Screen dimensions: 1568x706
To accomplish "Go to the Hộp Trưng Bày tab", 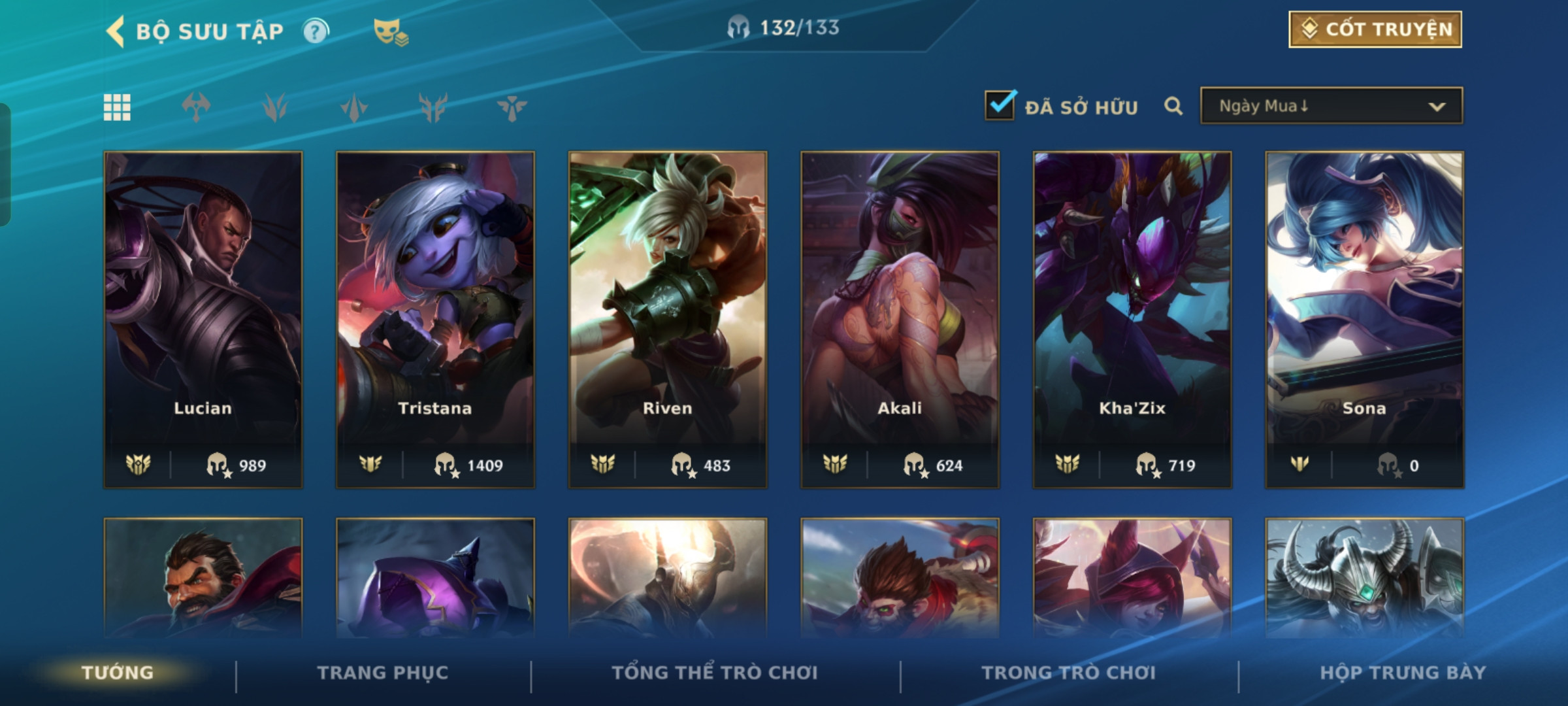I will pyautogui.click(x=1403, y=673).
